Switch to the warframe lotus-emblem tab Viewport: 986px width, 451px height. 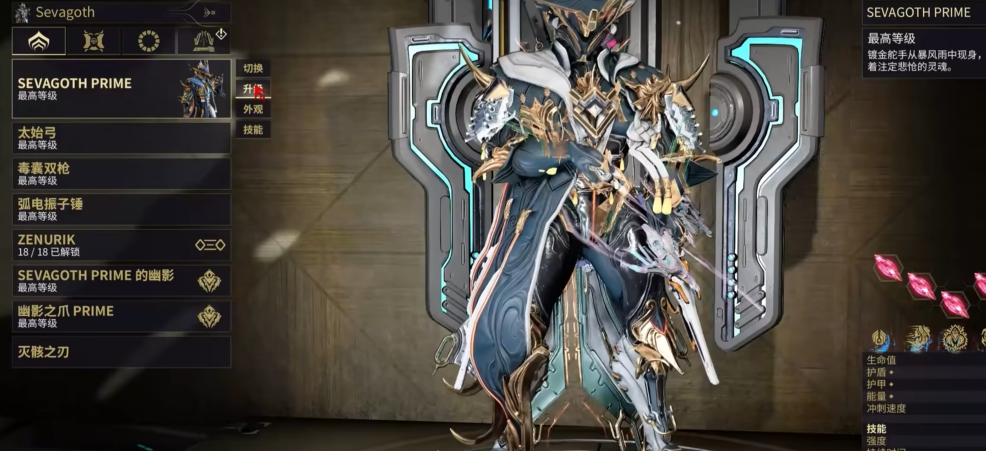[x=39, y=41]
